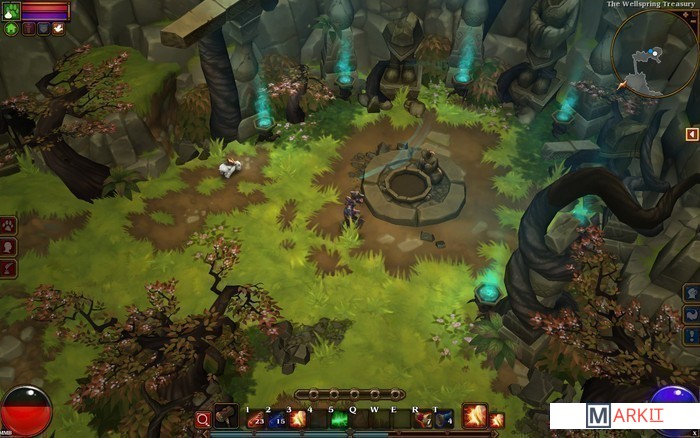This screenshot has height=438, width=700.
Task: Select the white bird pet behavior icon
Action: [59, 29]
